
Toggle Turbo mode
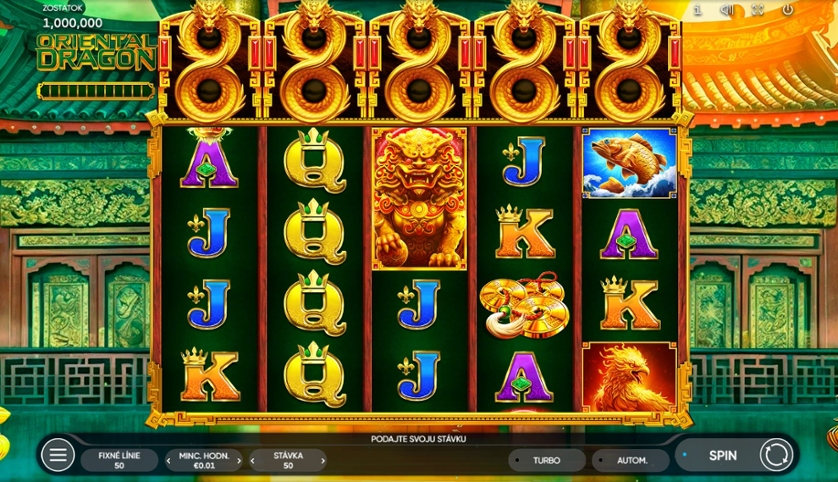[x=546, y=460]
